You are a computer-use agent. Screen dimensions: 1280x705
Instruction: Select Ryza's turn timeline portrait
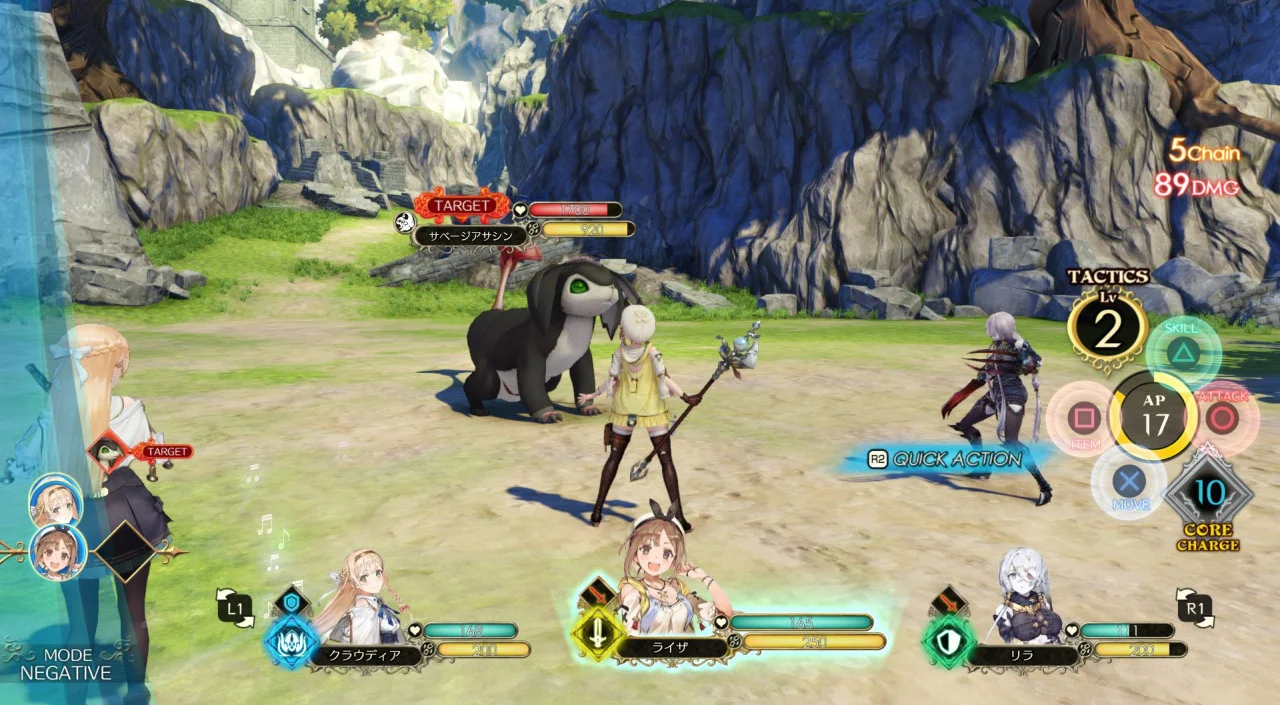pos(56,552)
